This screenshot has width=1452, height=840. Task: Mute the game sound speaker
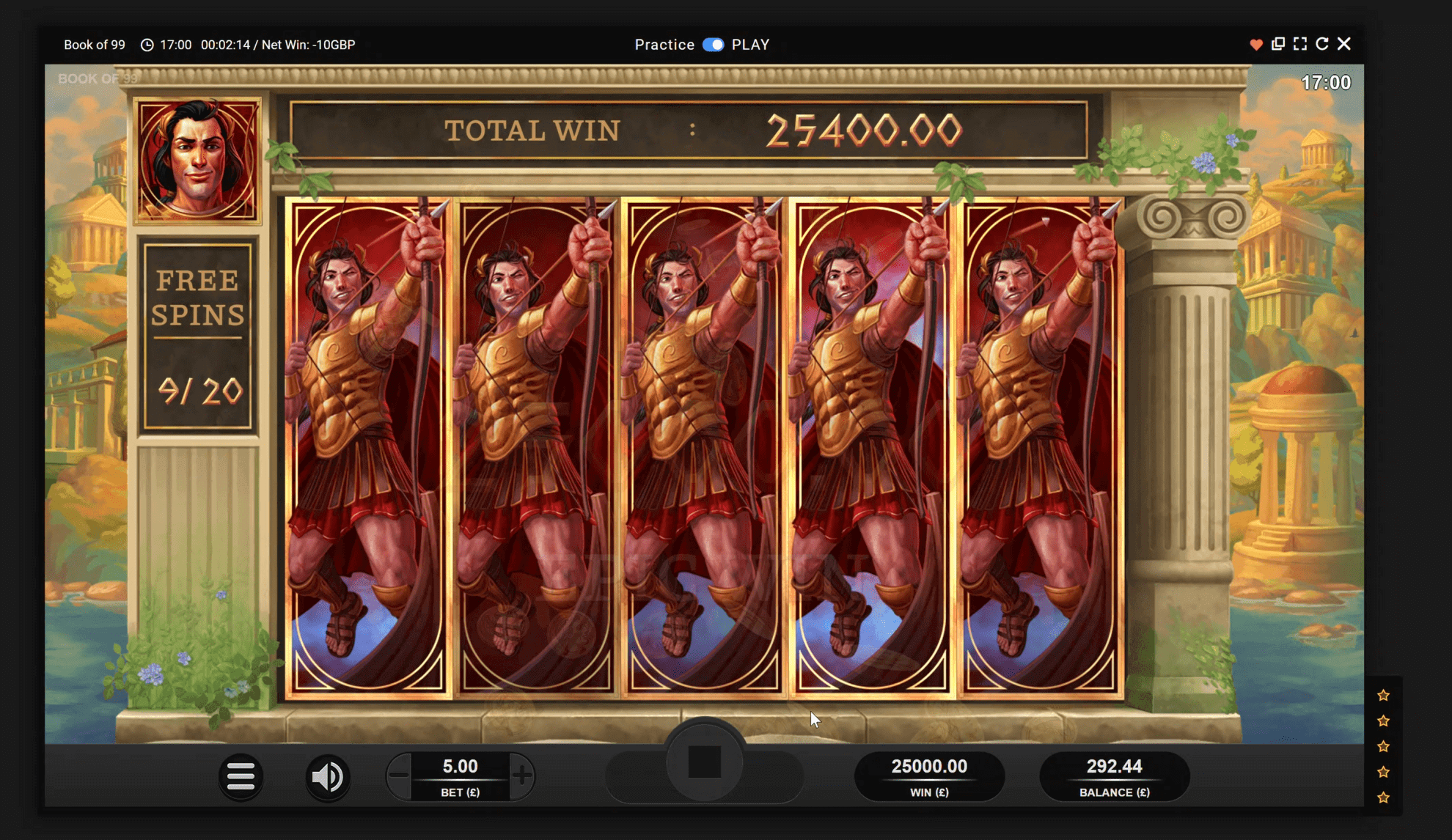[327, 776]
